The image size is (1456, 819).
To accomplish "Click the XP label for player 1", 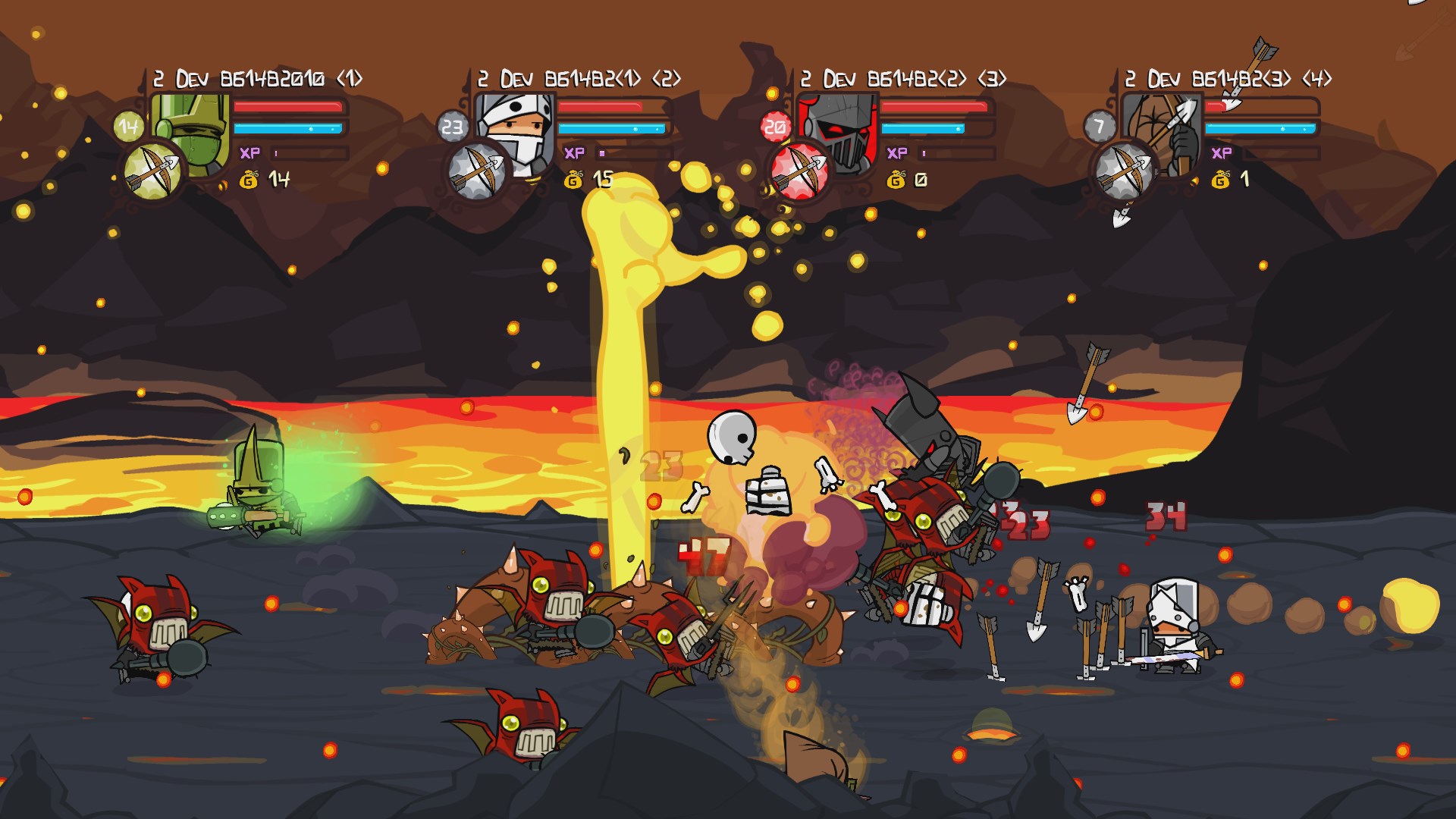I will [x=250, y=153].
